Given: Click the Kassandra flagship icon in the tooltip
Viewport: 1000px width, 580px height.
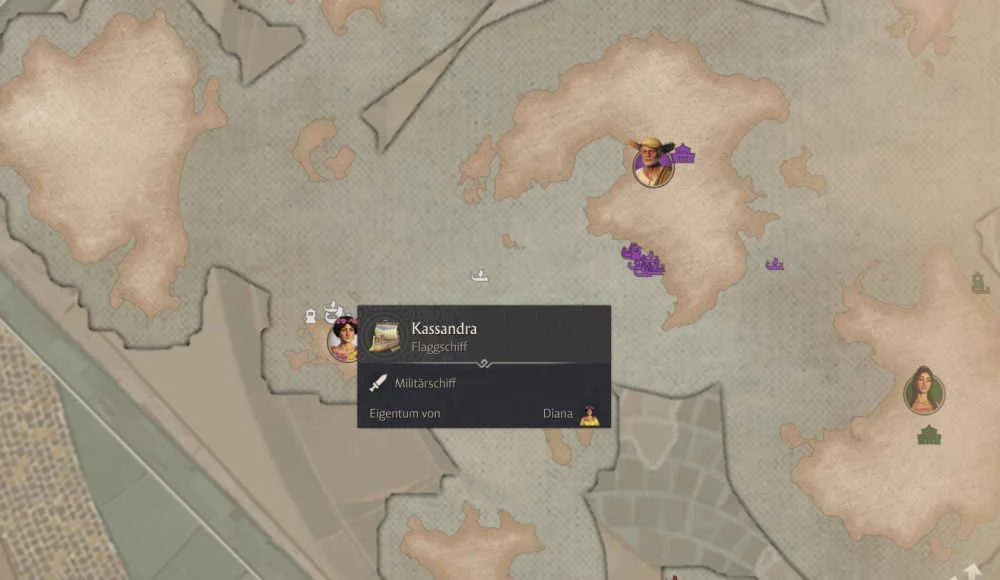Looking at the screenshot, I should point(385,336).
